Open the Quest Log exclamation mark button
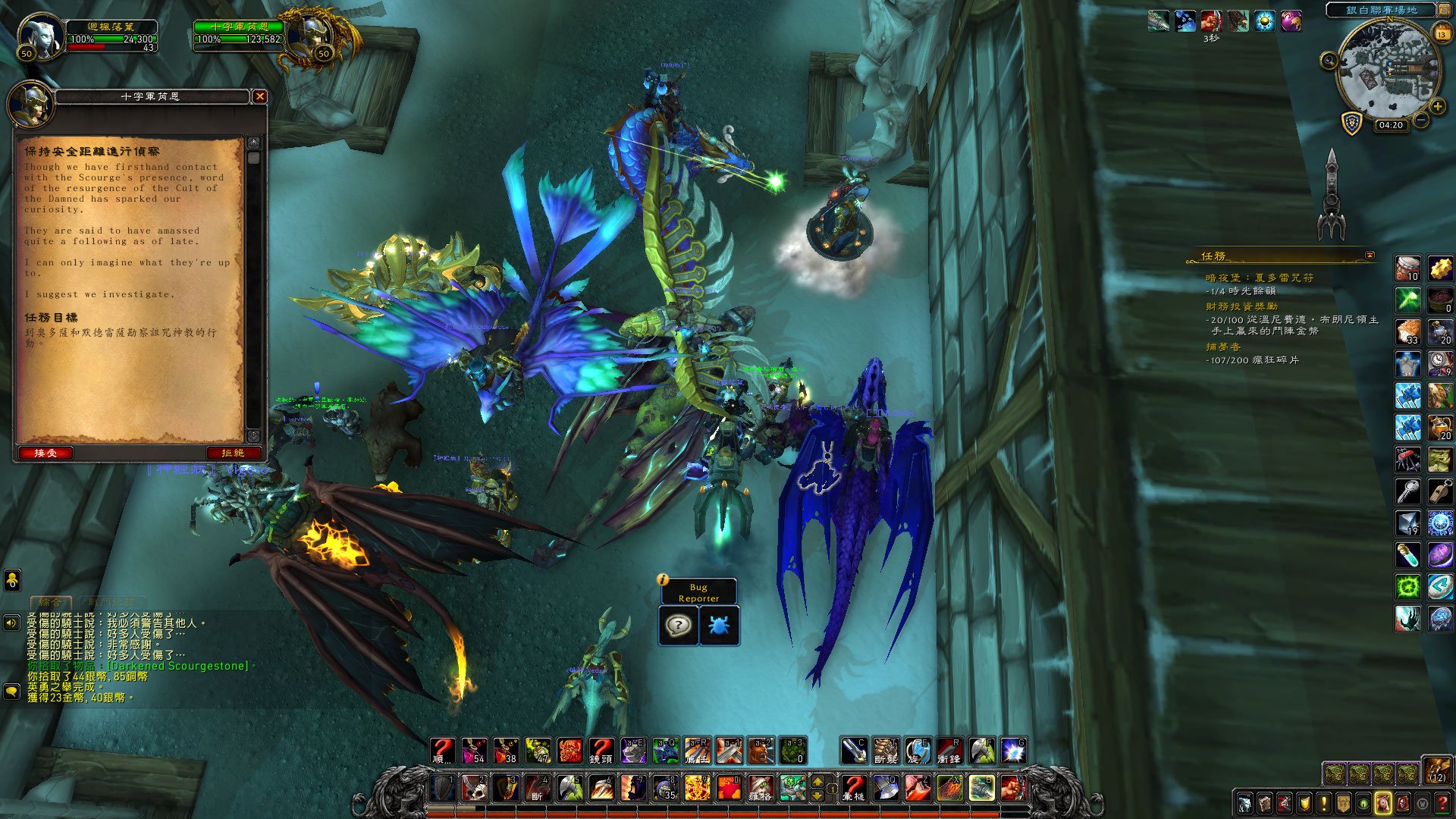The height and width of the screenshot is (819, 1456). pyautogui.click(x=1323, y=804)
